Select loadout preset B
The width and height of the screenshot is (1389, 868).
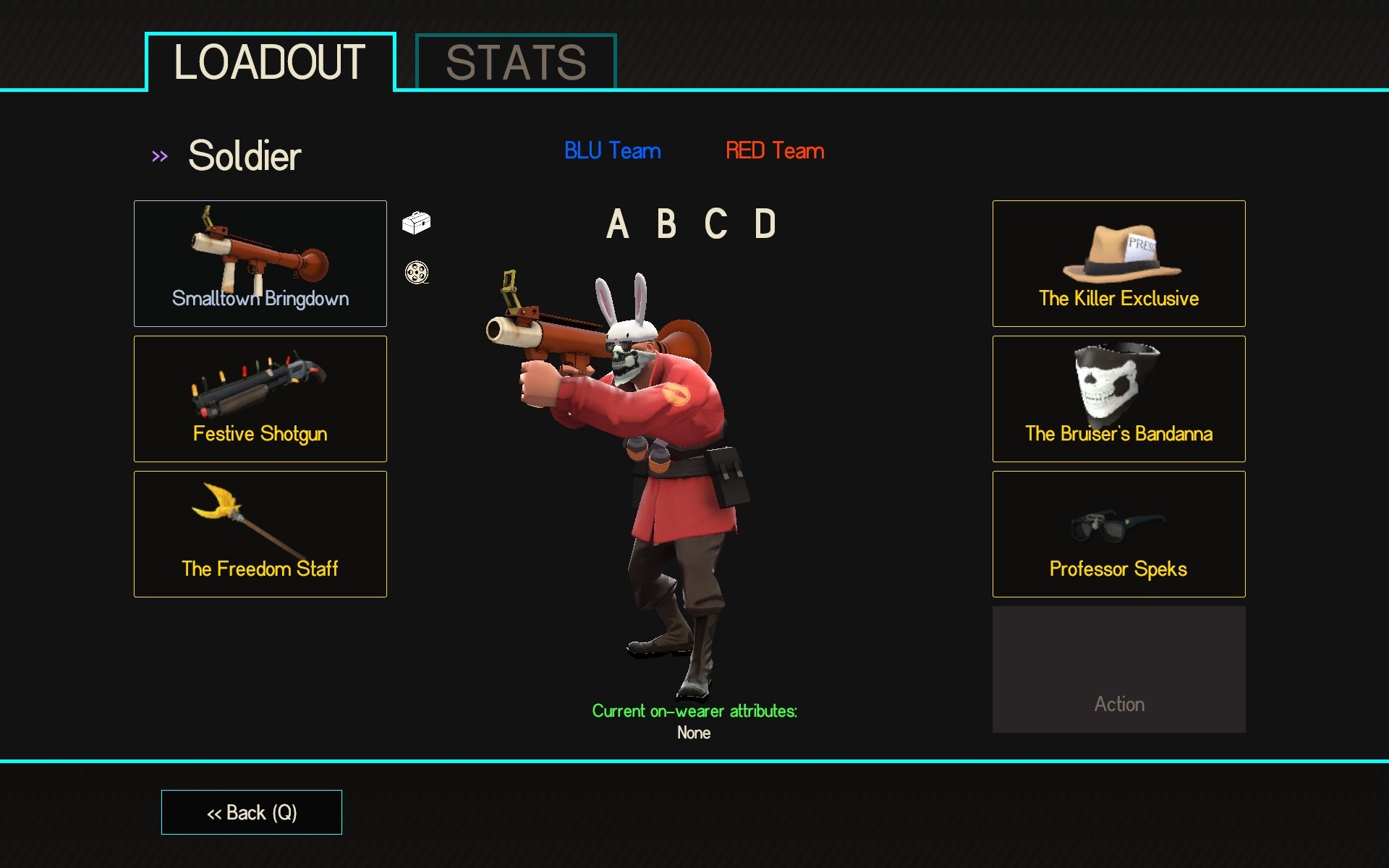[666, 226]
